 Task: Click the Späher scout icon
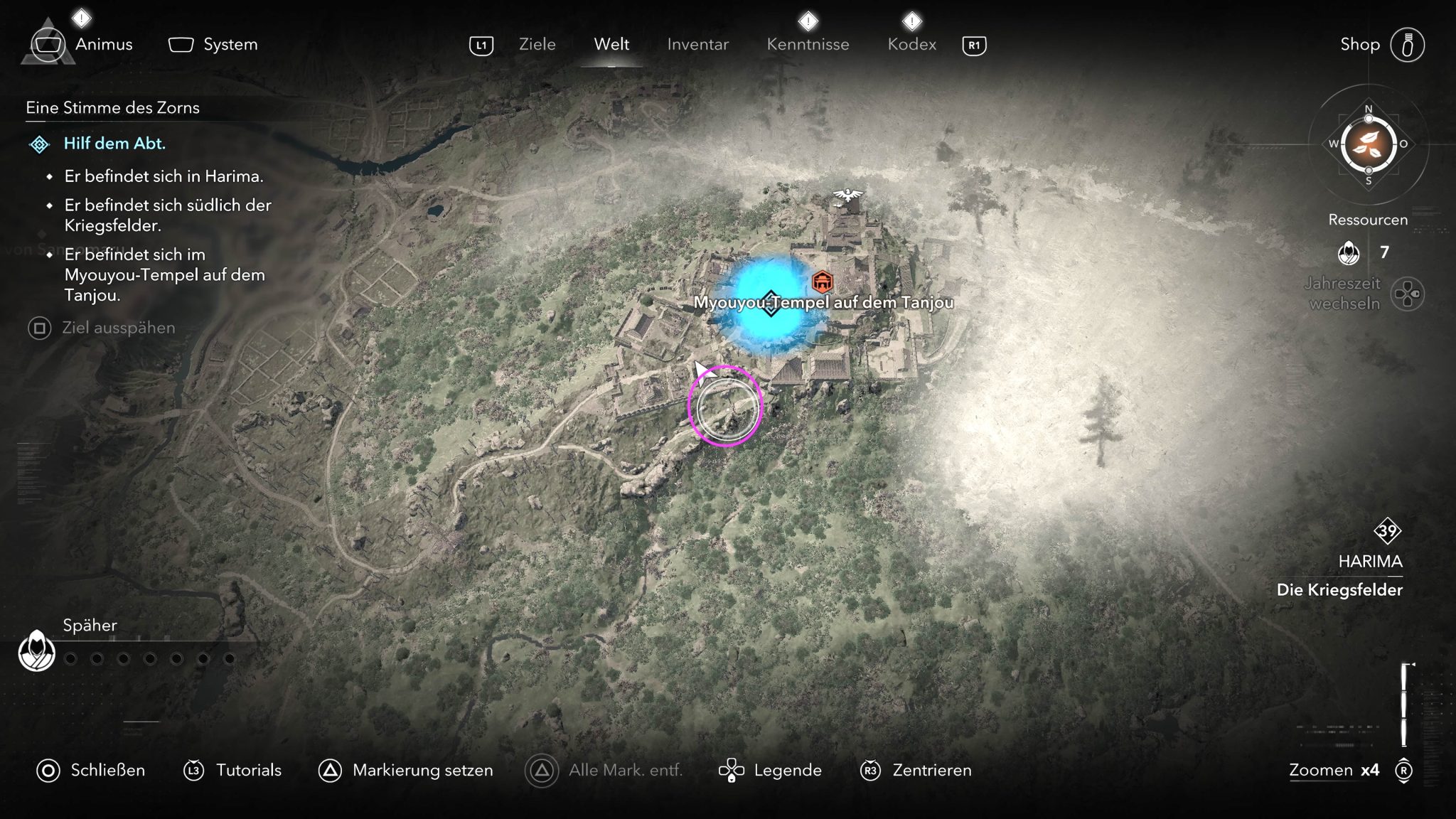(37, 651)
